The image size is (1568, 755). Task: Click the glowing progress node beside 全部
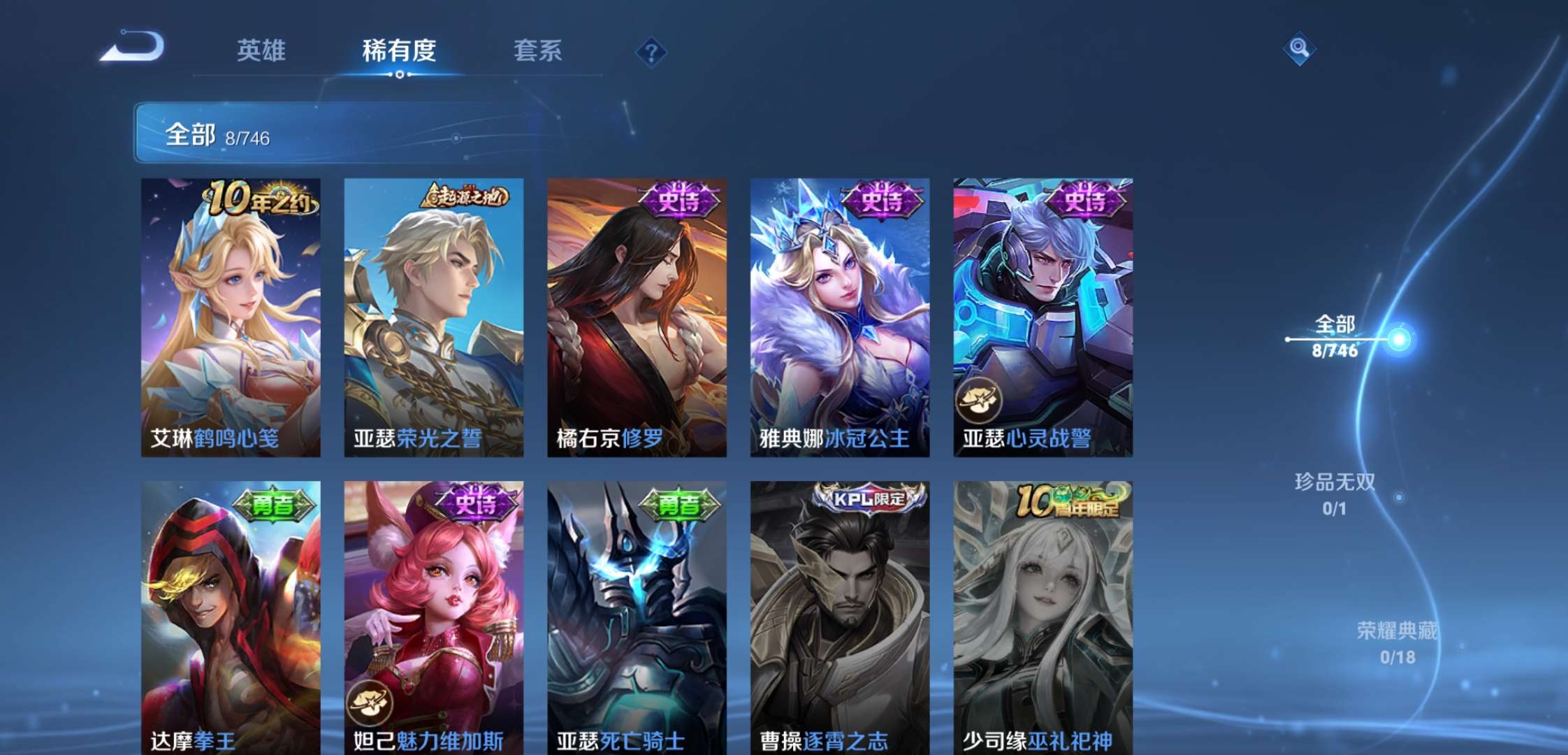[x=1397, y=340]
